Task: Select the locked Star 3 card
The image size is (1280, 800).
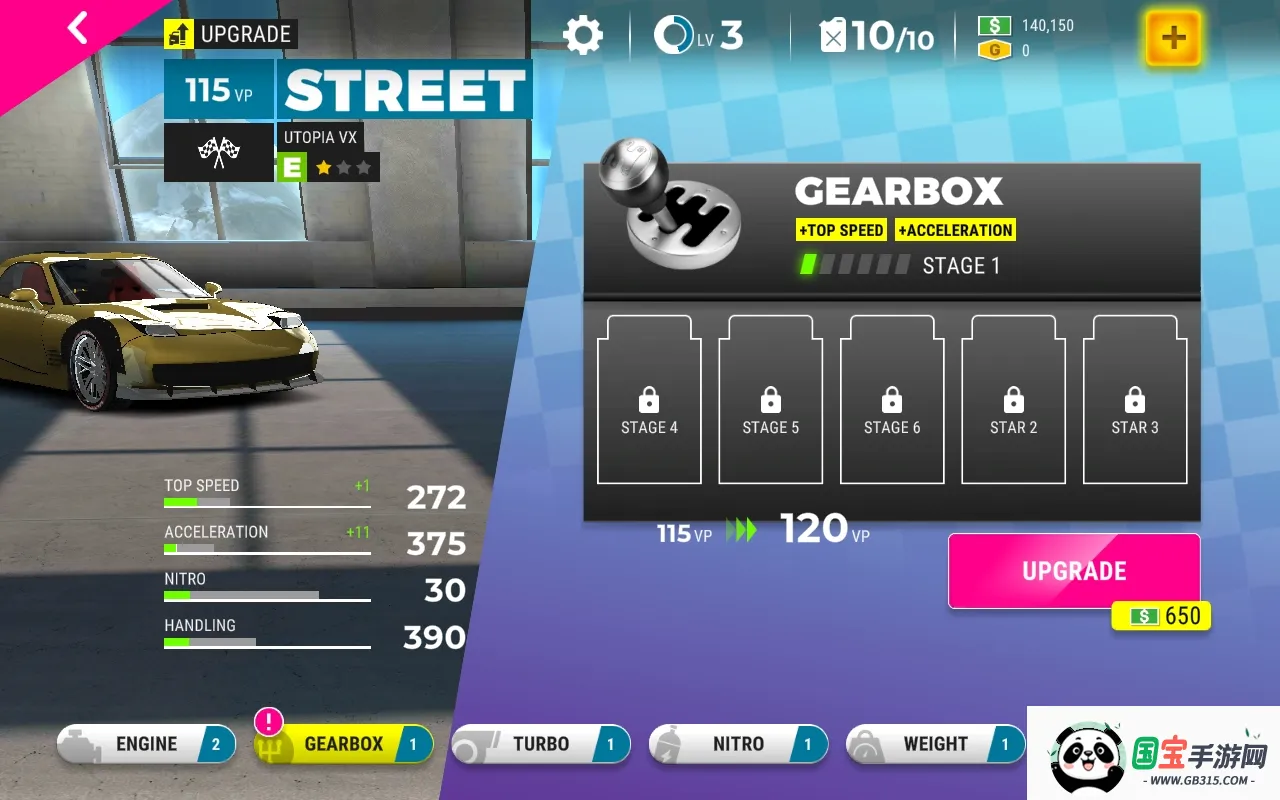Action: pos(1135,400)
